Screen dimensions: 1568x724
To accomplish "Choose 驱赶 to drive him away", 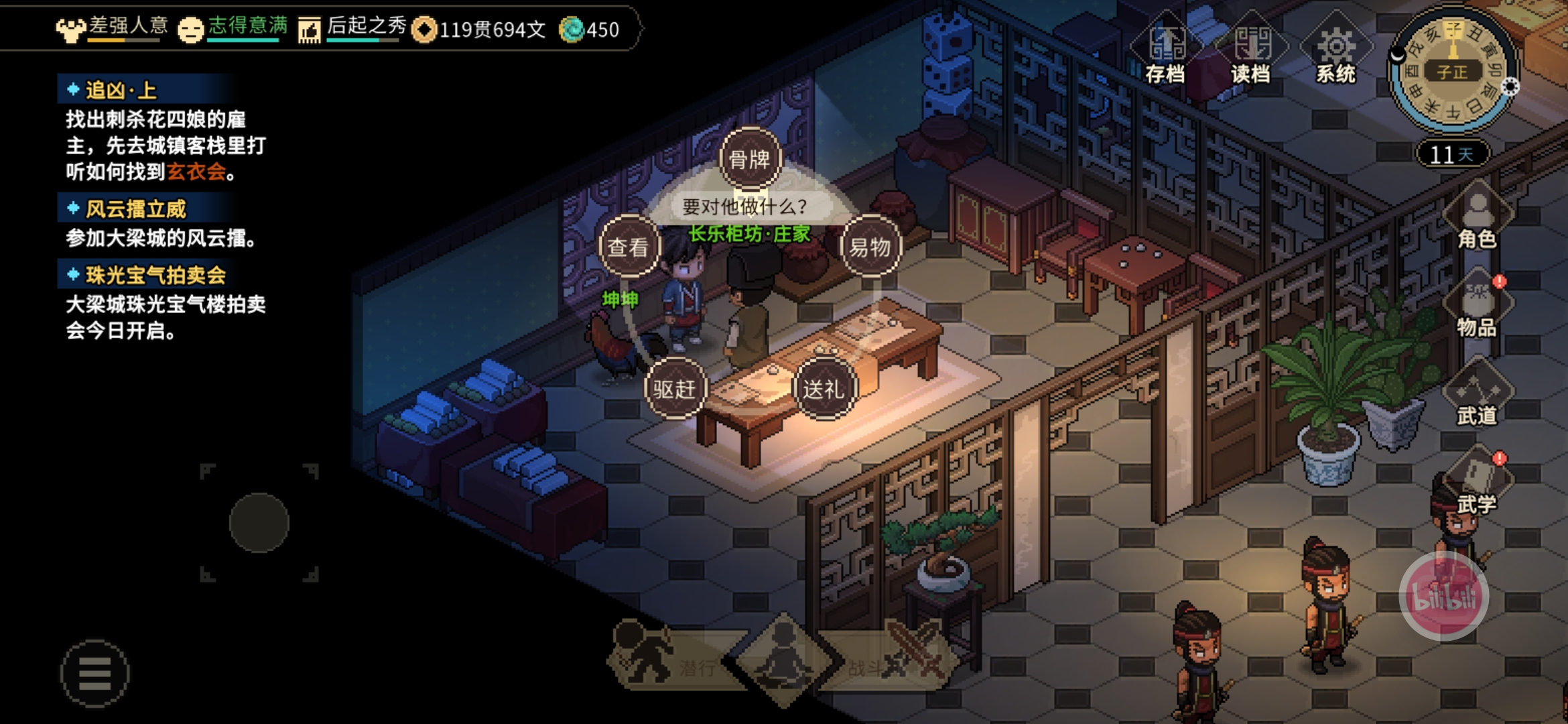I will (675, 389).
